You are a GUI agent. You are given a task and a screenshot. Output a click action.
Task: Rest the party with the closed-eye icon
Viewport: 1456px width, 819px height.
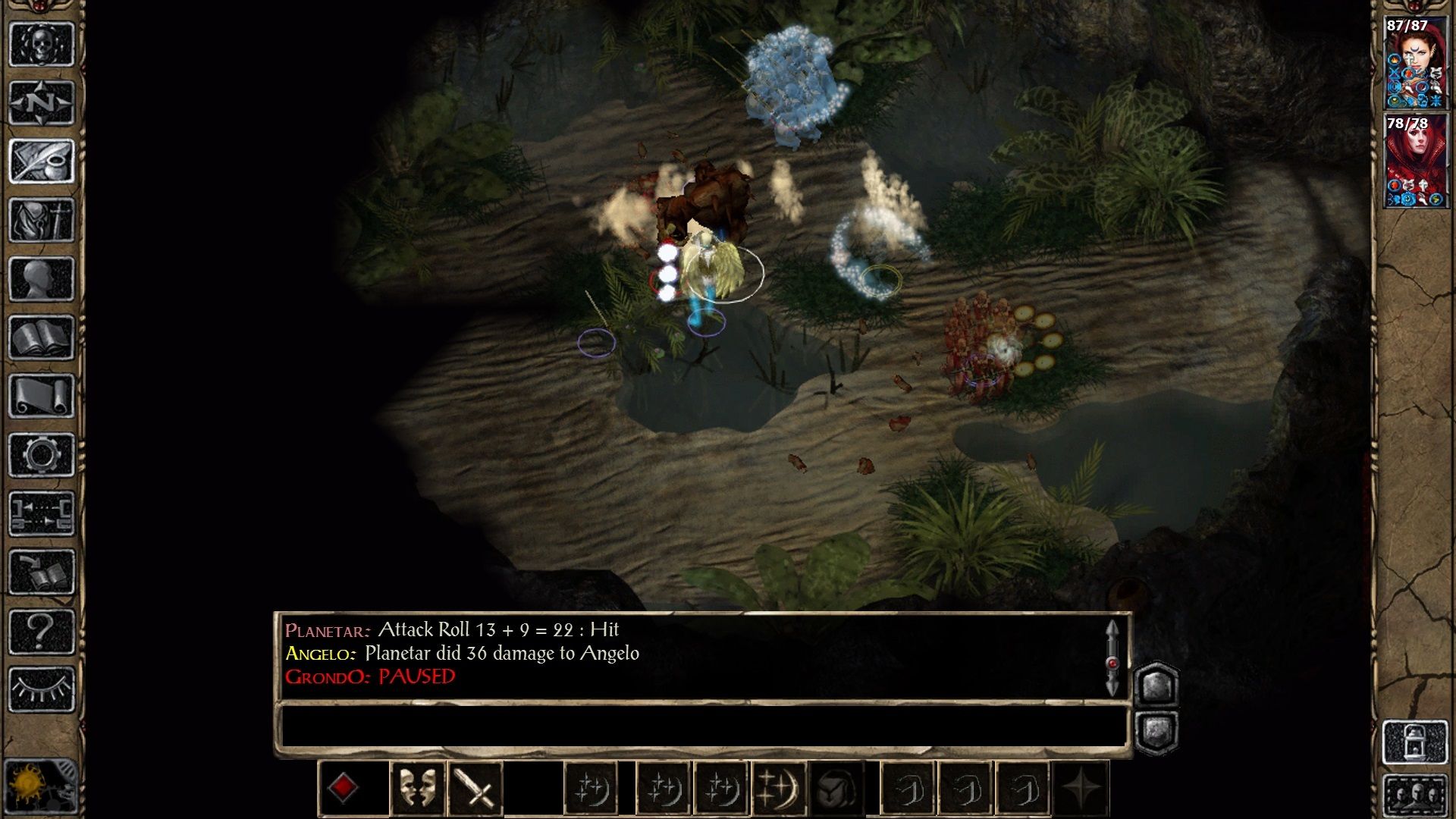(42, 689)
